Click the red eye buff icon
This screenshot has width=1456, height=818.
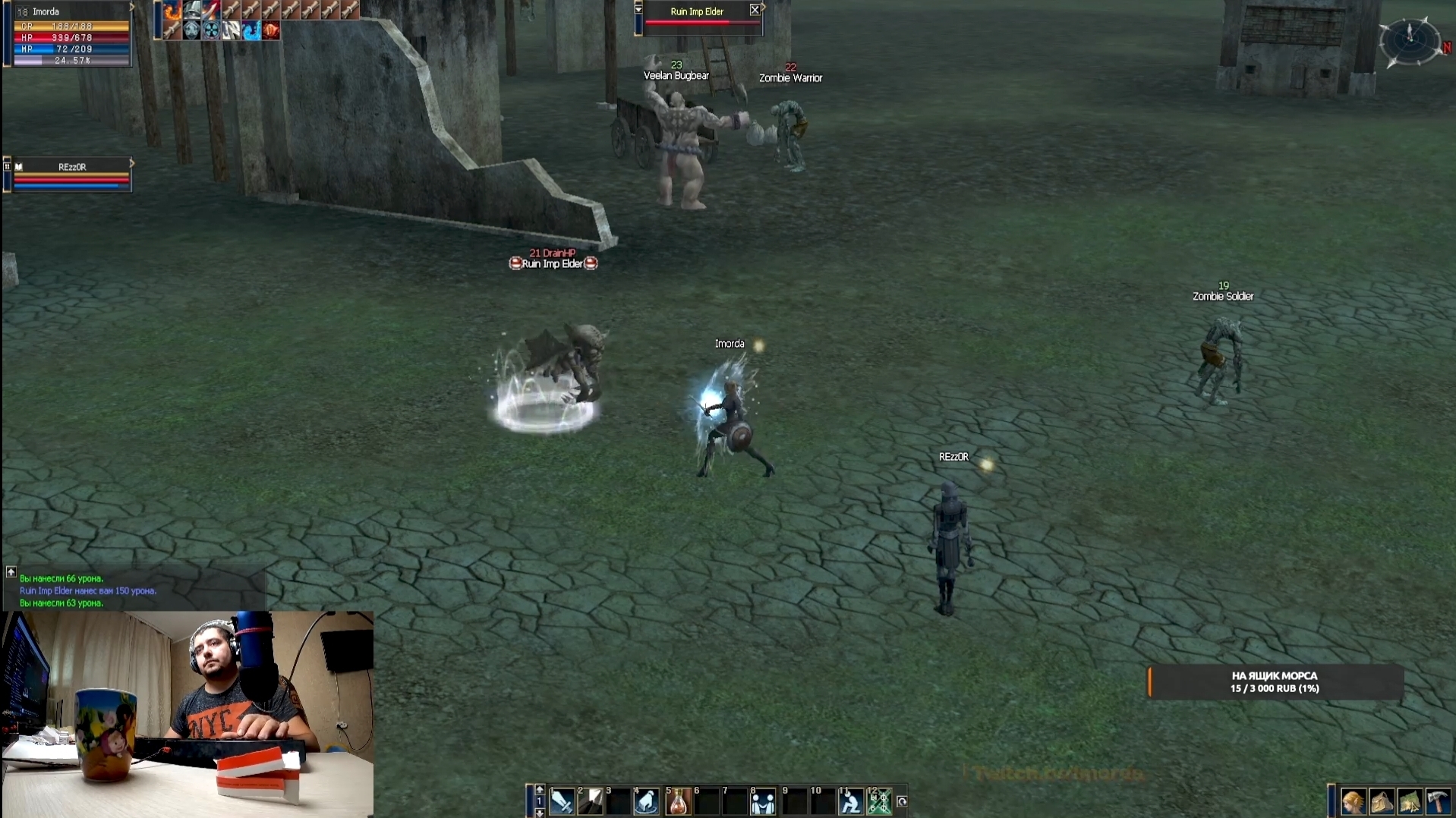[x=271, y=30]
